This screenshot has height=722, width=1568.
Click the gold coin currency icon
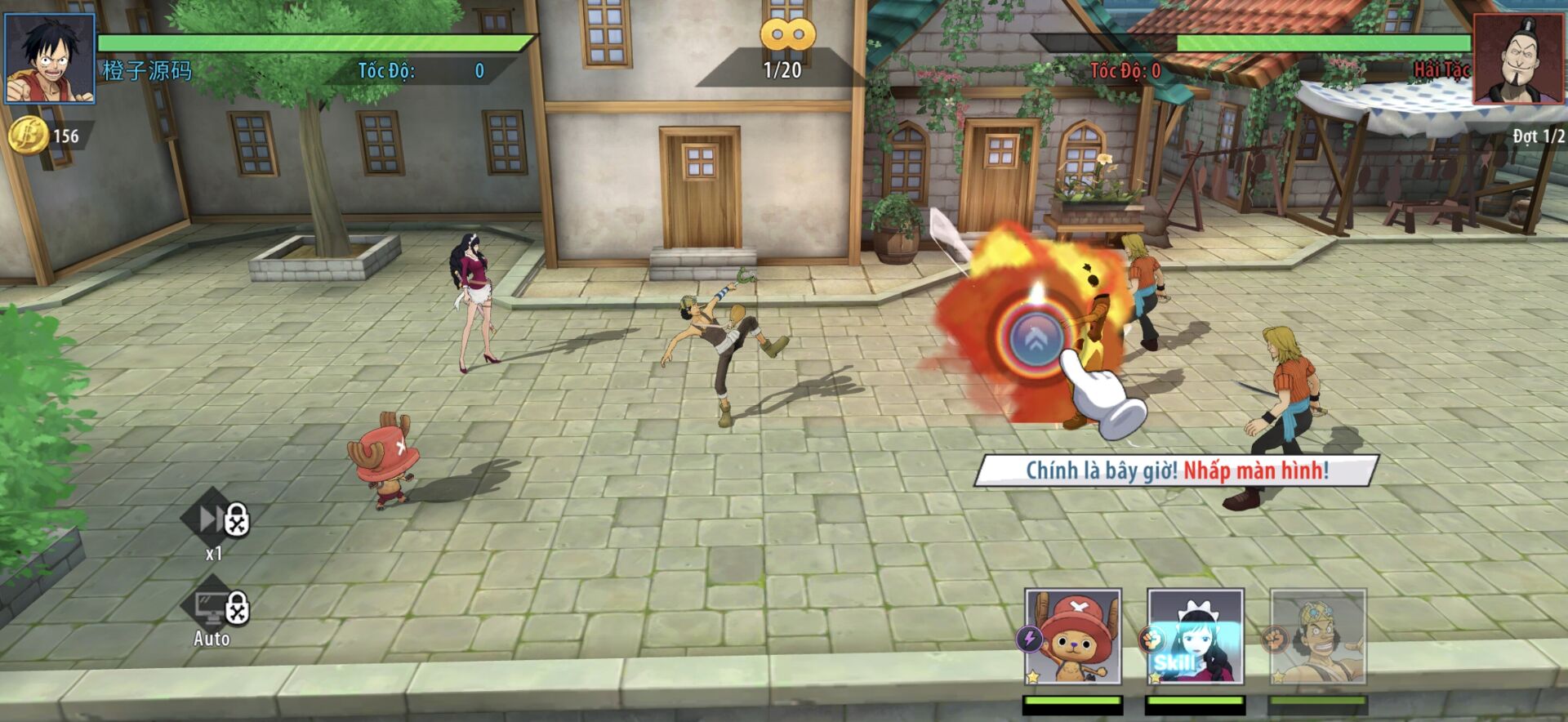[x=27, y=135]
